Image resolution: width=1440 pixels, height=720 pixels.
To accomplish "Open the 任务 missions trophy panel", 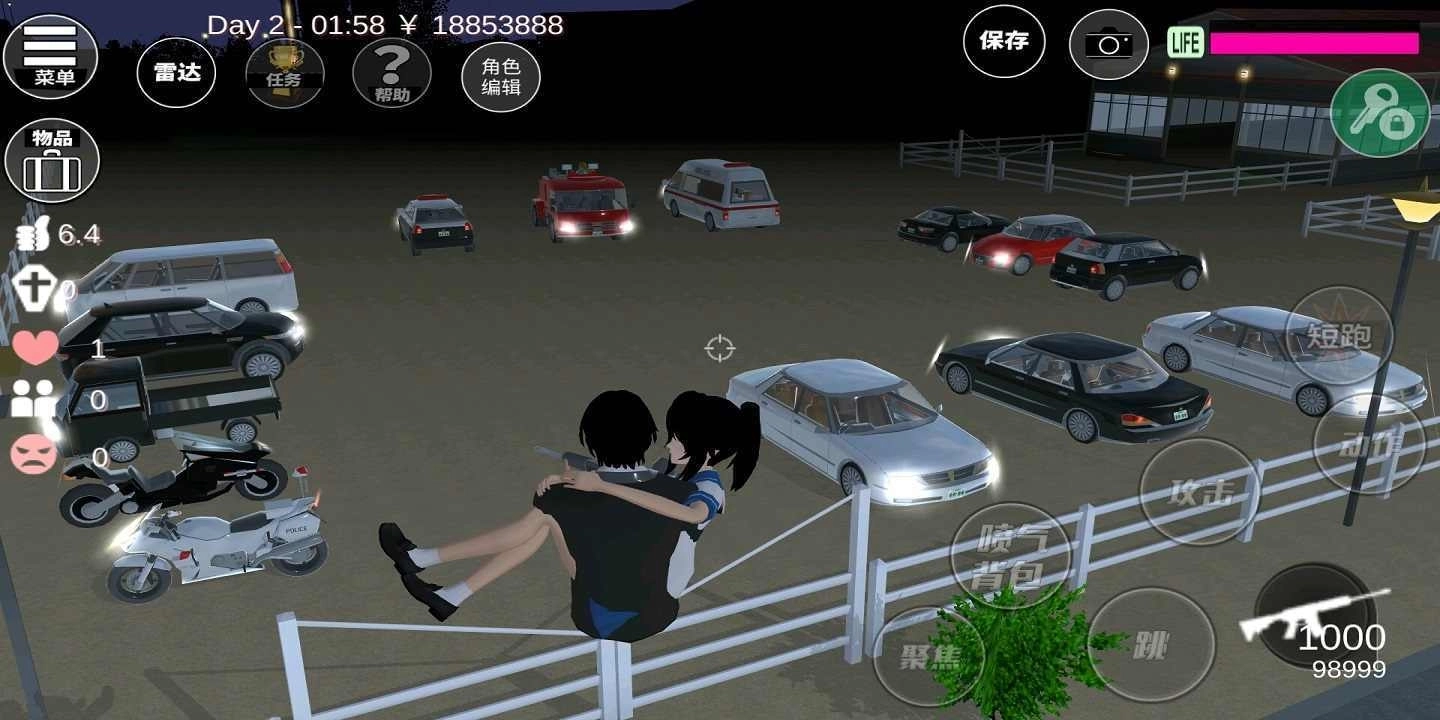I will click(x=285, y=72).
